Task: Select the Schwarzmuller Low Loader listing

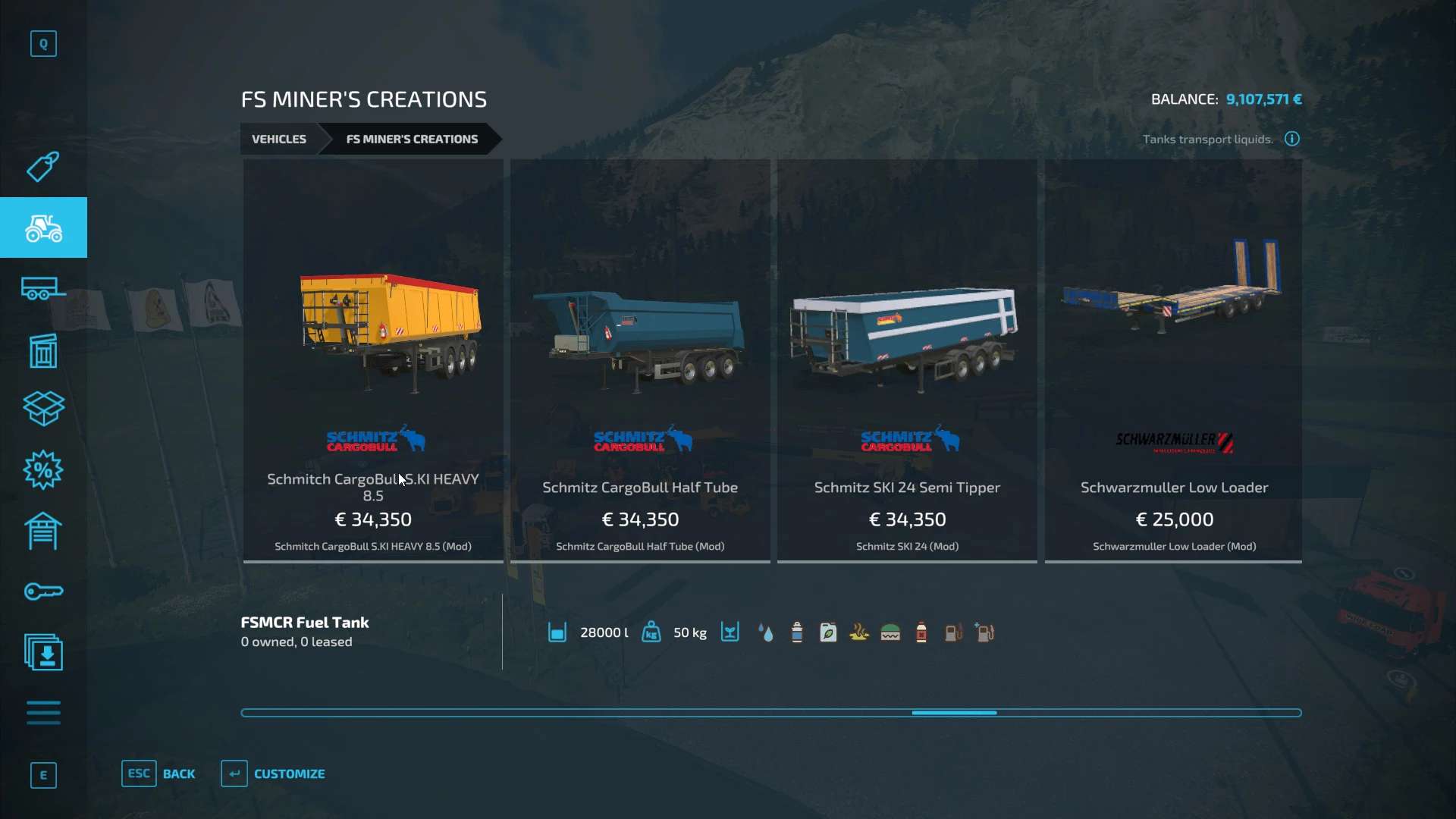Action: [x=1173, y=356]
